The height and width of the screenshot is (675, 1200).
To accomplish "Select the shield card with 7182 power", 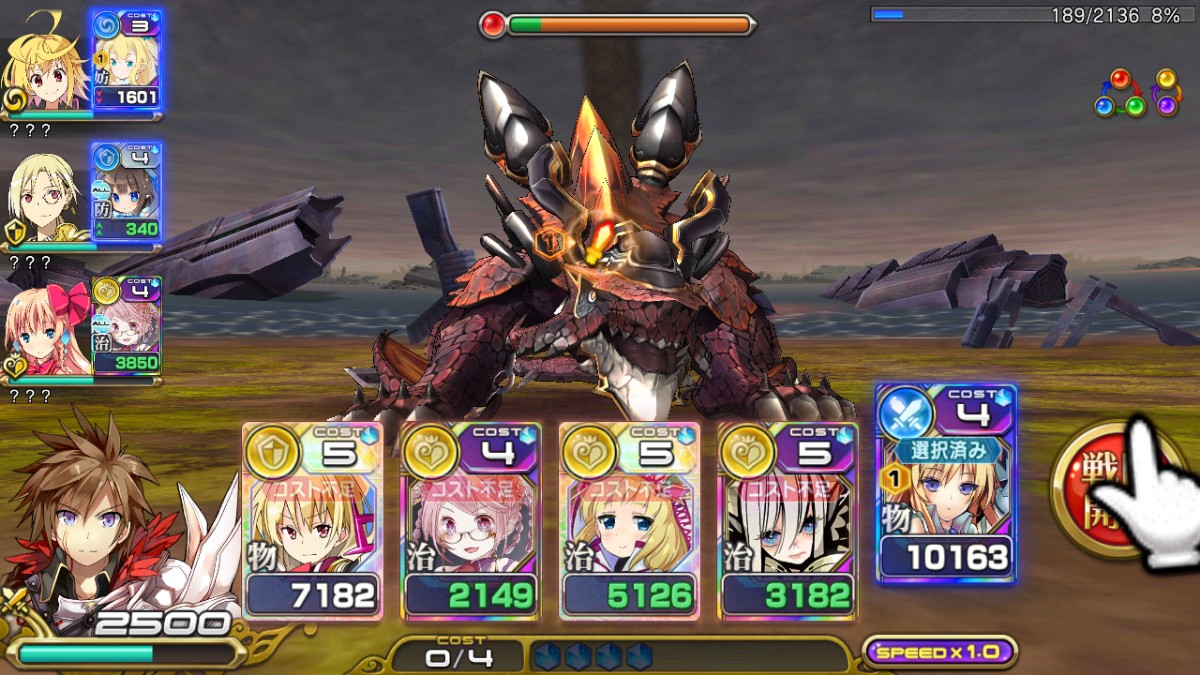I will pyautogui.click(x=312, y=520).
